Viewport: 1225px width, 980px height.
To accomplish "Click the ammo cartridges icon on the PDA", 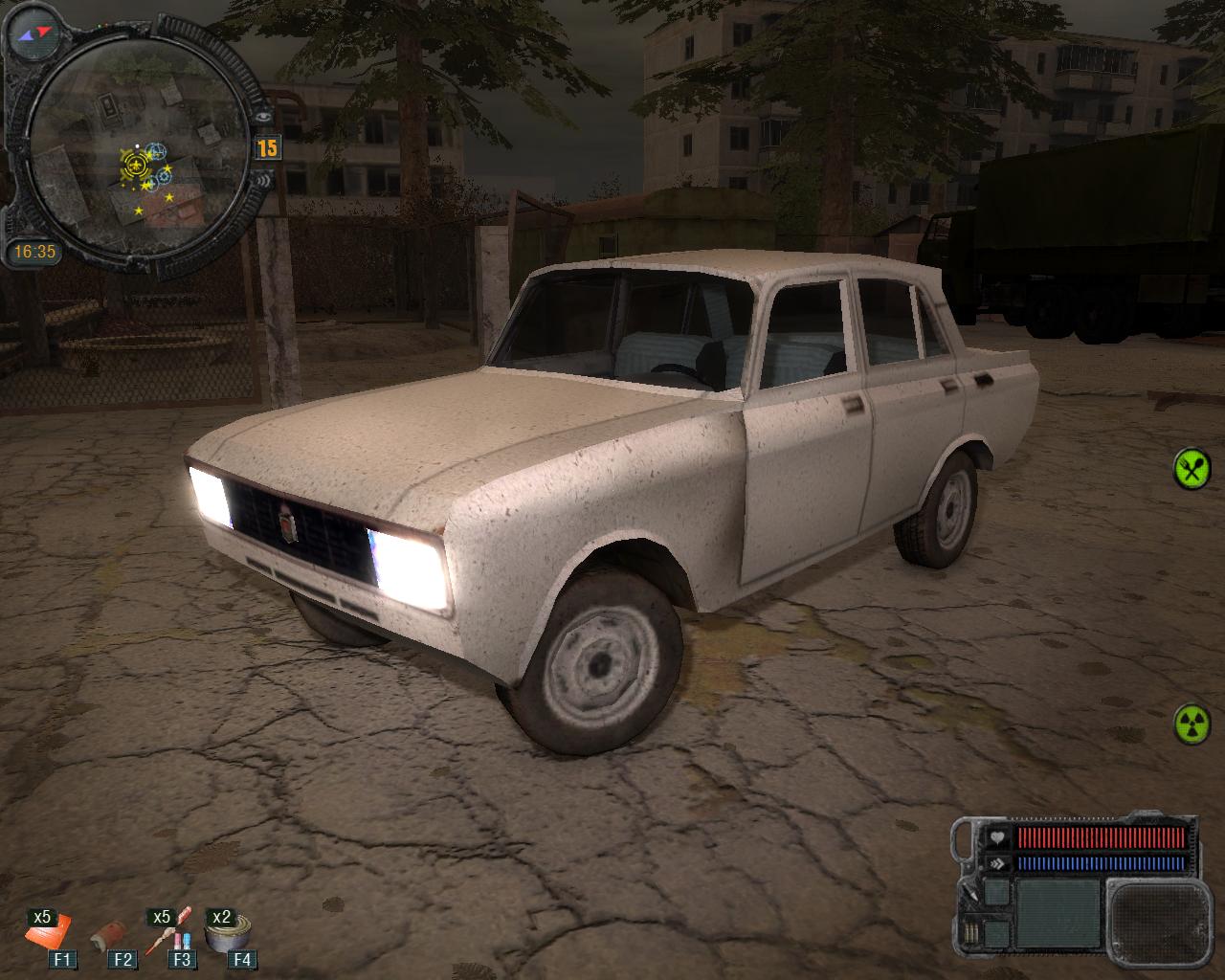I will pyautogui.click(x=970, y=930).
